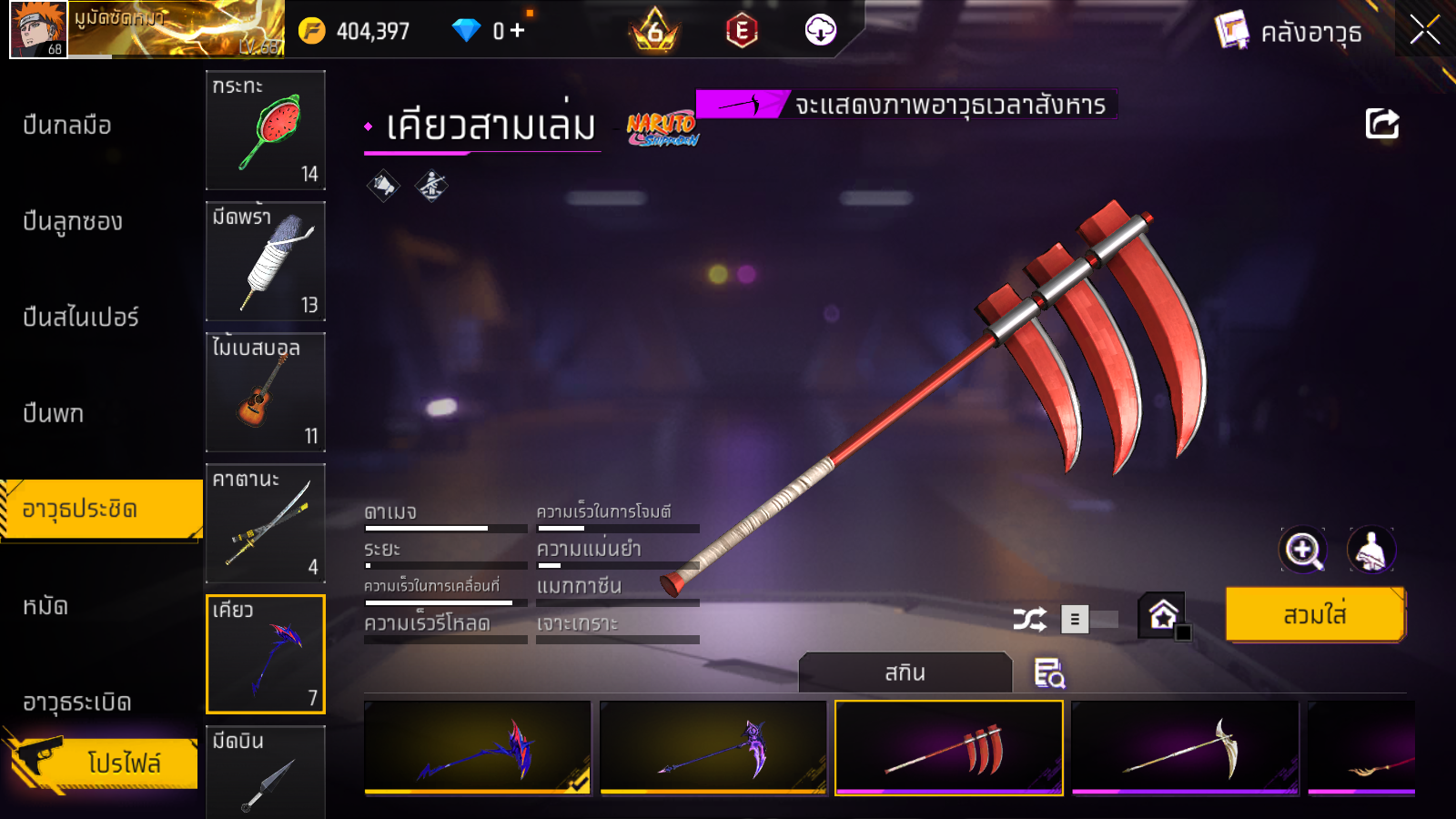Select the white bone scythe skin
This screenshot has height=819, width=1456.
click(x=1185, y=747)
